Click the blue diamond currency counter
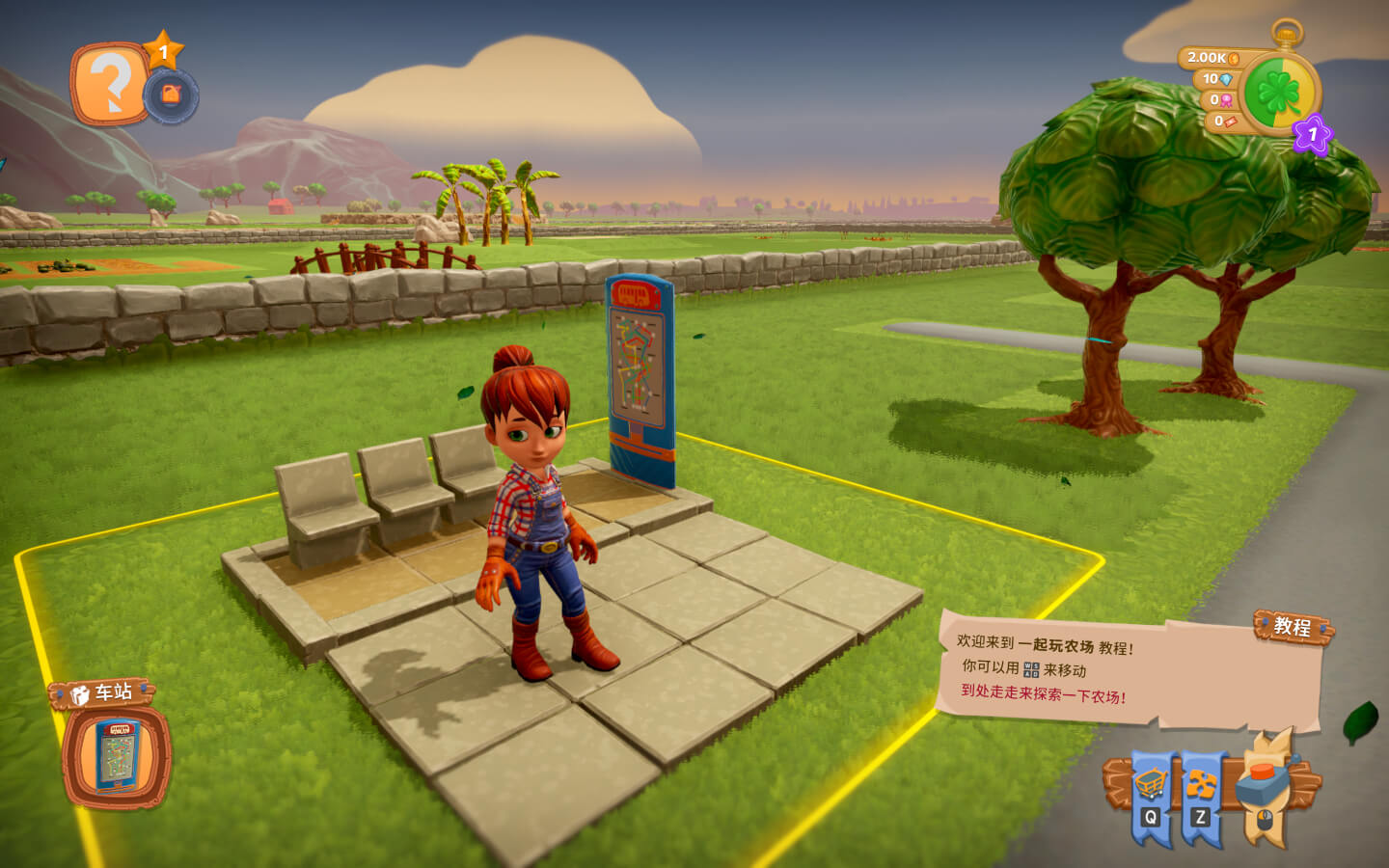This screenshot has height=868, width=1389. tap(1215, 79)
